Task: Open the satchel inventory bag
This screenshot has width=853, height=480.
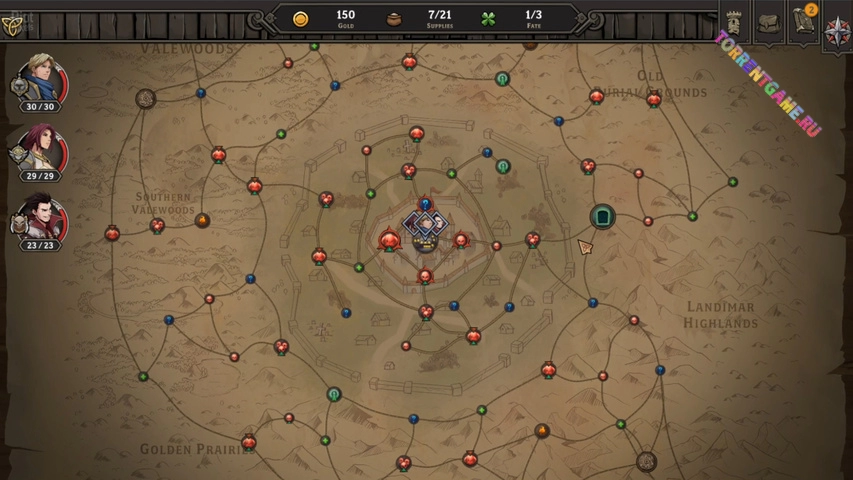Action: coord(768,23)
